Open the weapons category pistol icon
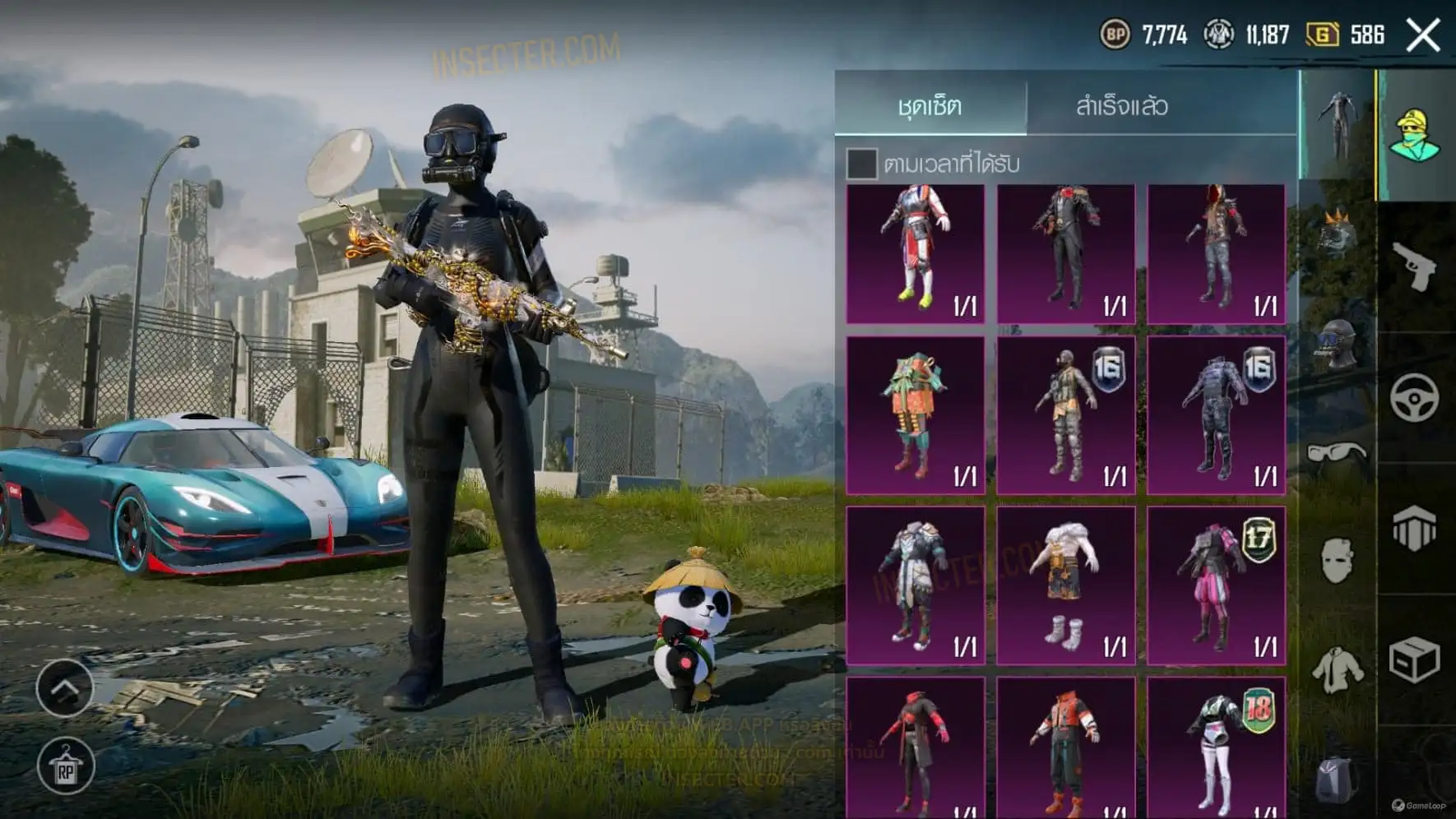This screenshot has width=1456, height=819. tap(1415, 266)
